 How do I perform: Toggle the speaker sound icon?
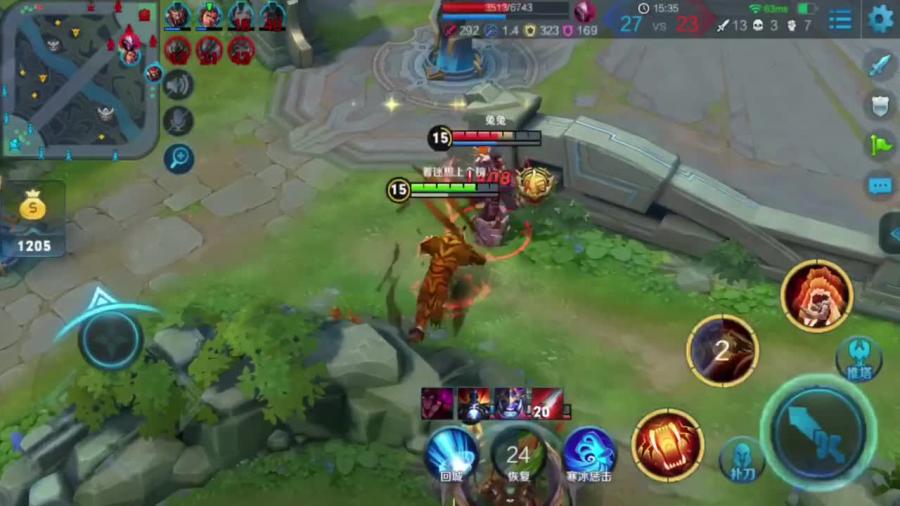178,85
